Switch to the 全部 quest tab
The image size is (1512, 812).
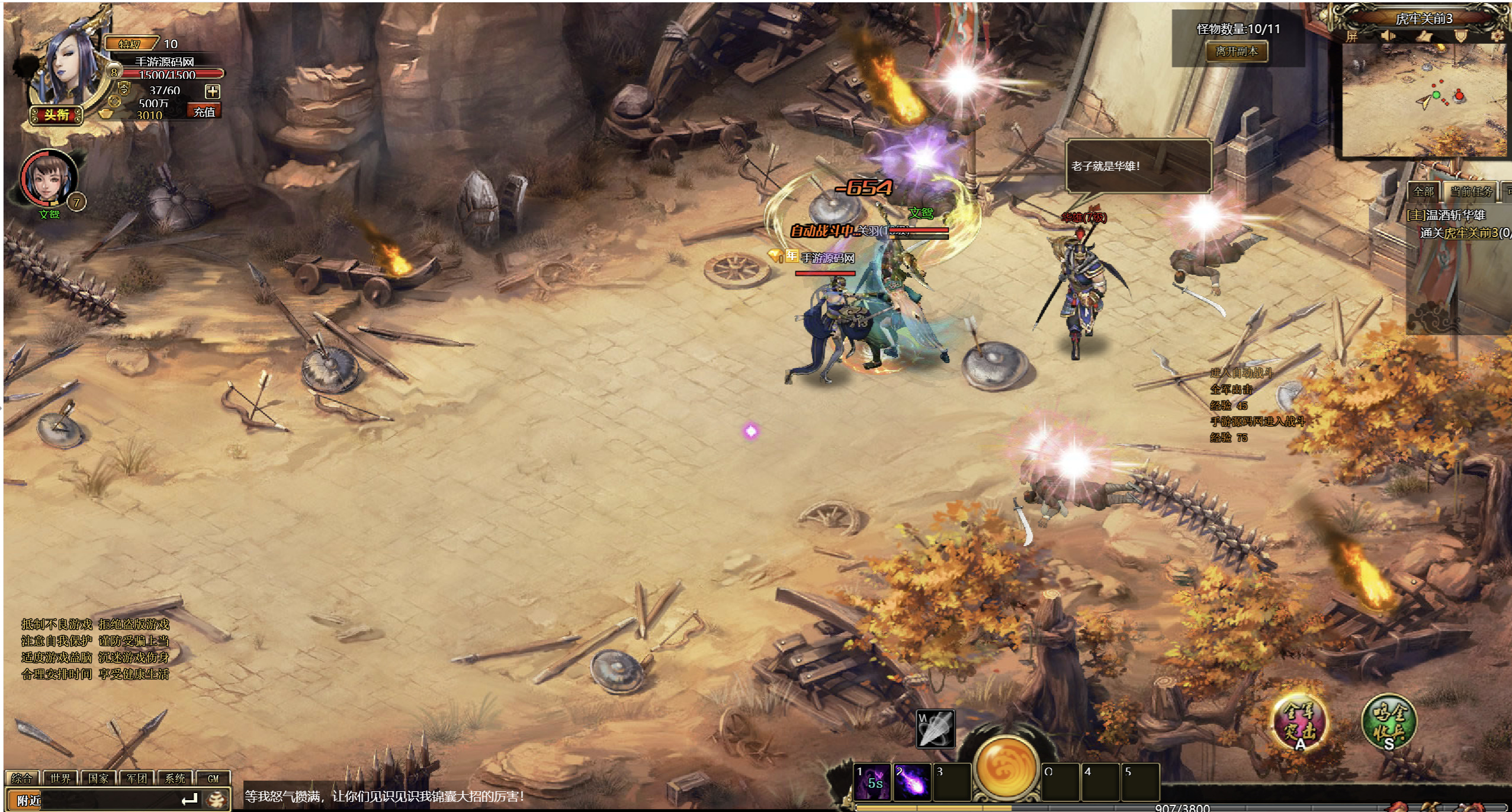point(1424,191)
